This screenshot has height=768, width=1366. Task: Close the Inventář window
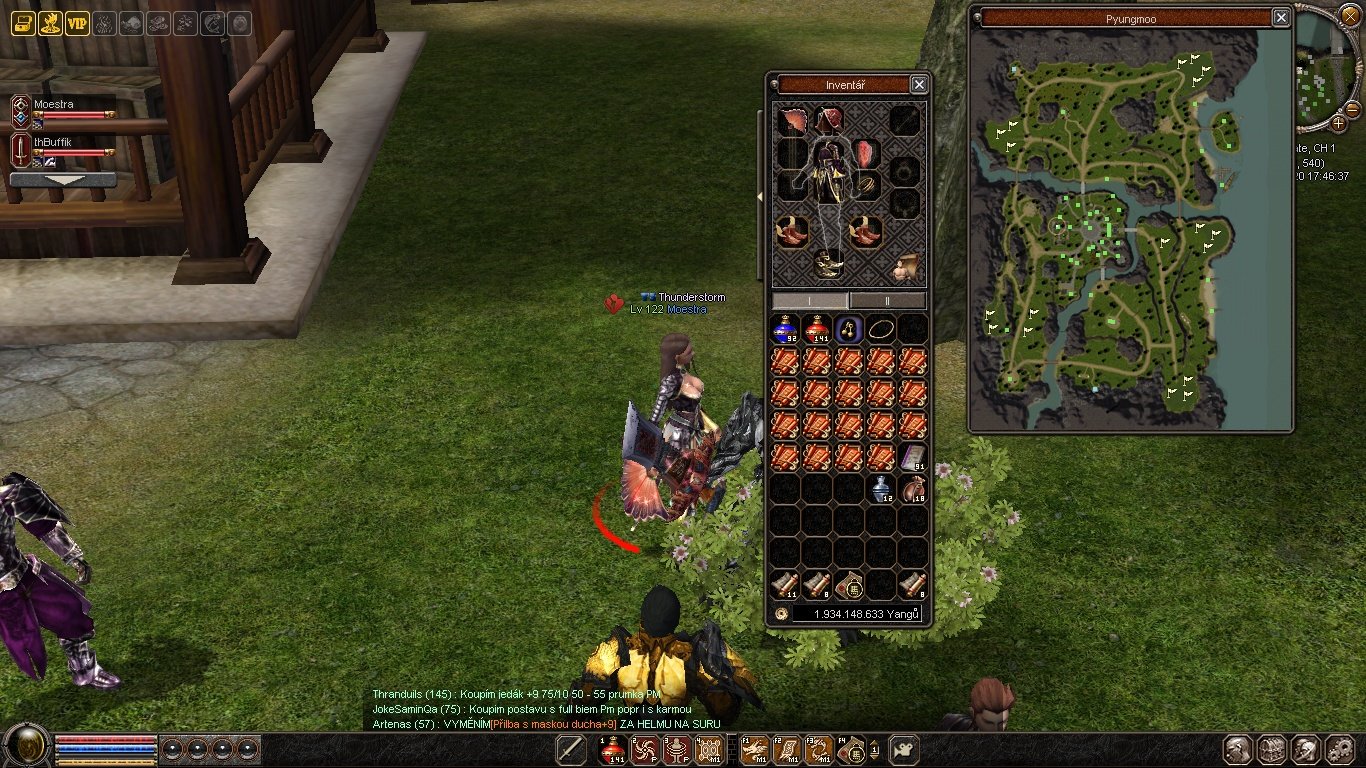tap(919, 85)
